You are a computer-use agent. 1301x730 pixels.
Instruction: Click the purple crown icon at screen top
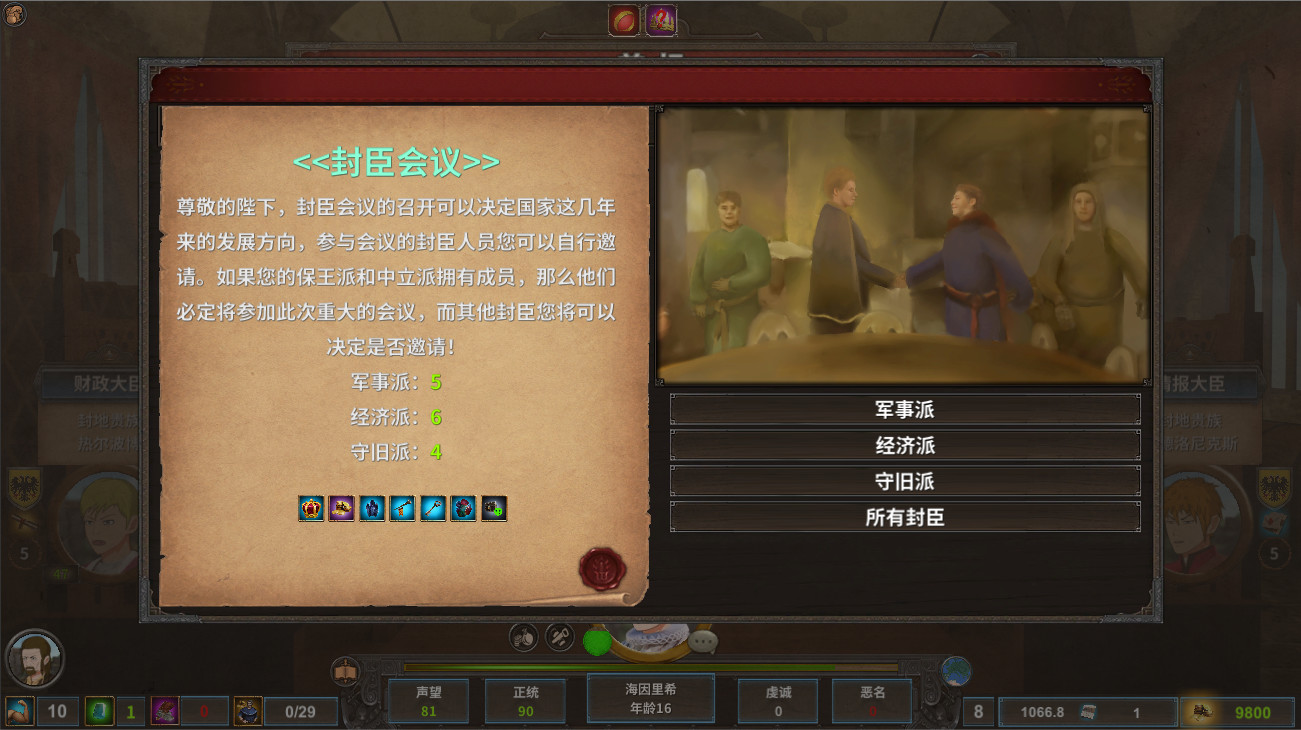(661, 17)
